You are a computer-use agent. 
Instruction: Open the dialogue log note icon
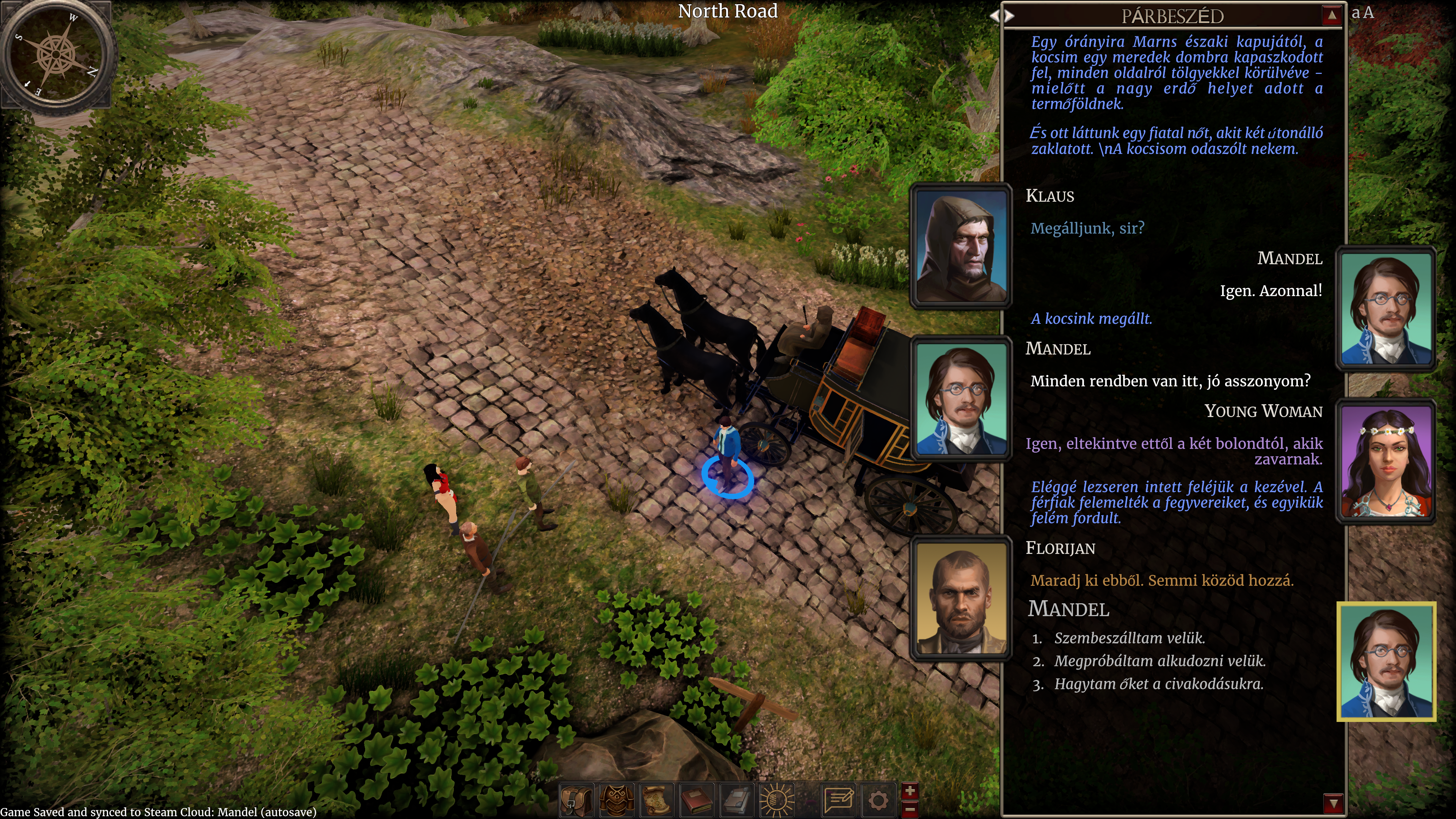point(839,800)
